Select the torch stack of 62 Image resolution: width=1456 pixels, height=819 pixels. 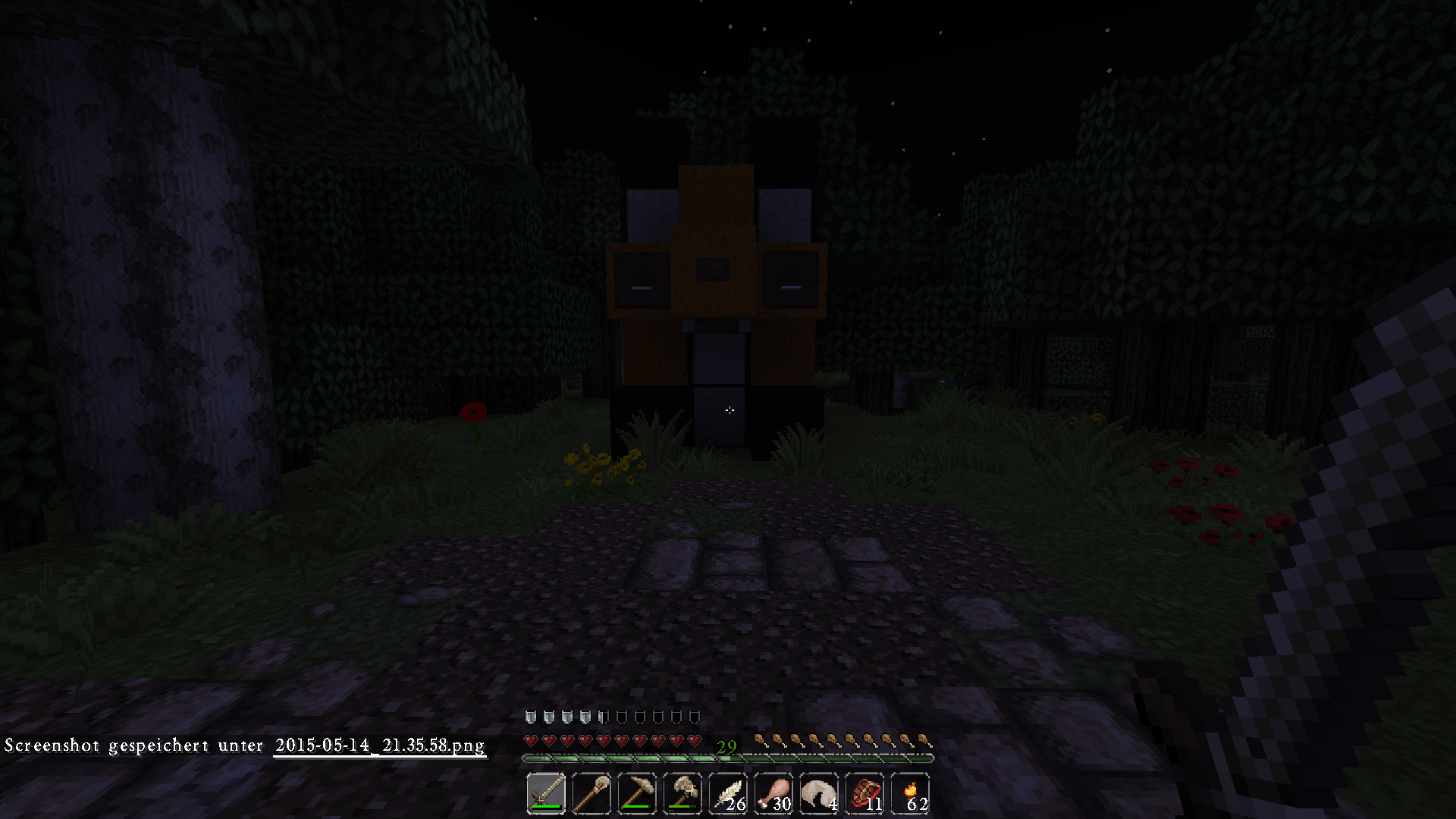point(910,794)
